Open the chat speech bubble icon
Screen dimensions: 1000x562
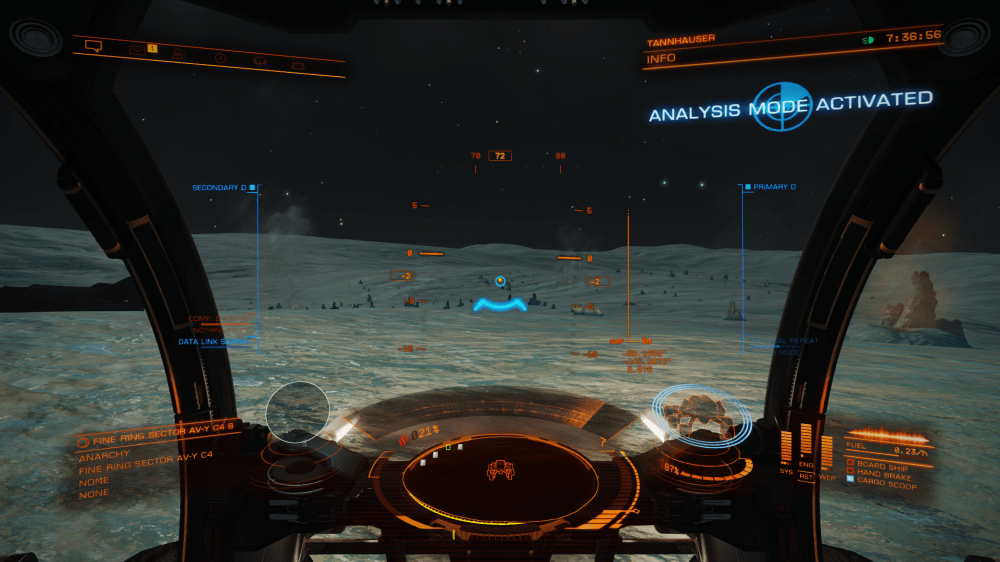[x=94, y=45]
